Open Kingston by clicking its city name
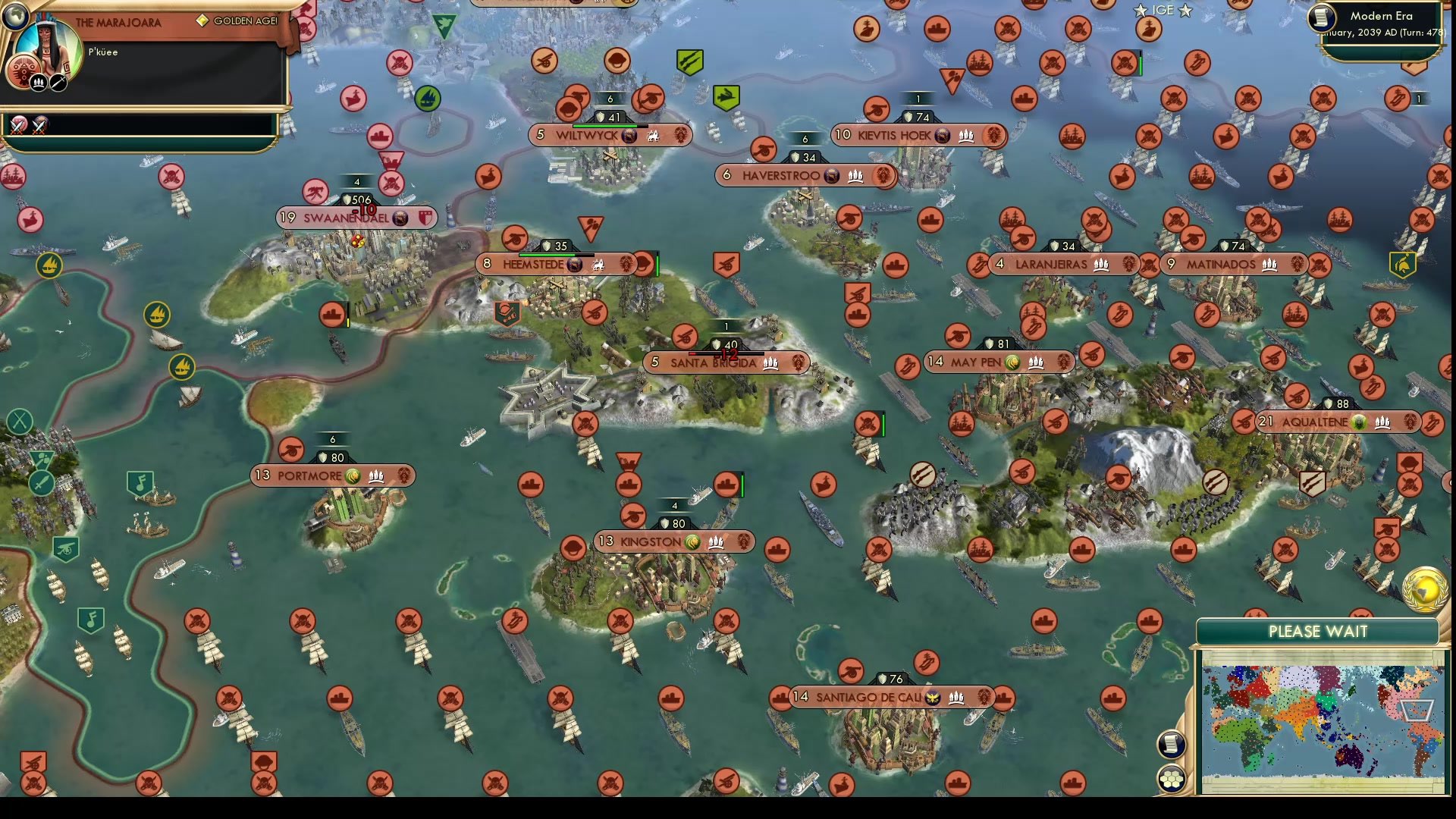1456x819 pixels. click(x=649, y=541)
